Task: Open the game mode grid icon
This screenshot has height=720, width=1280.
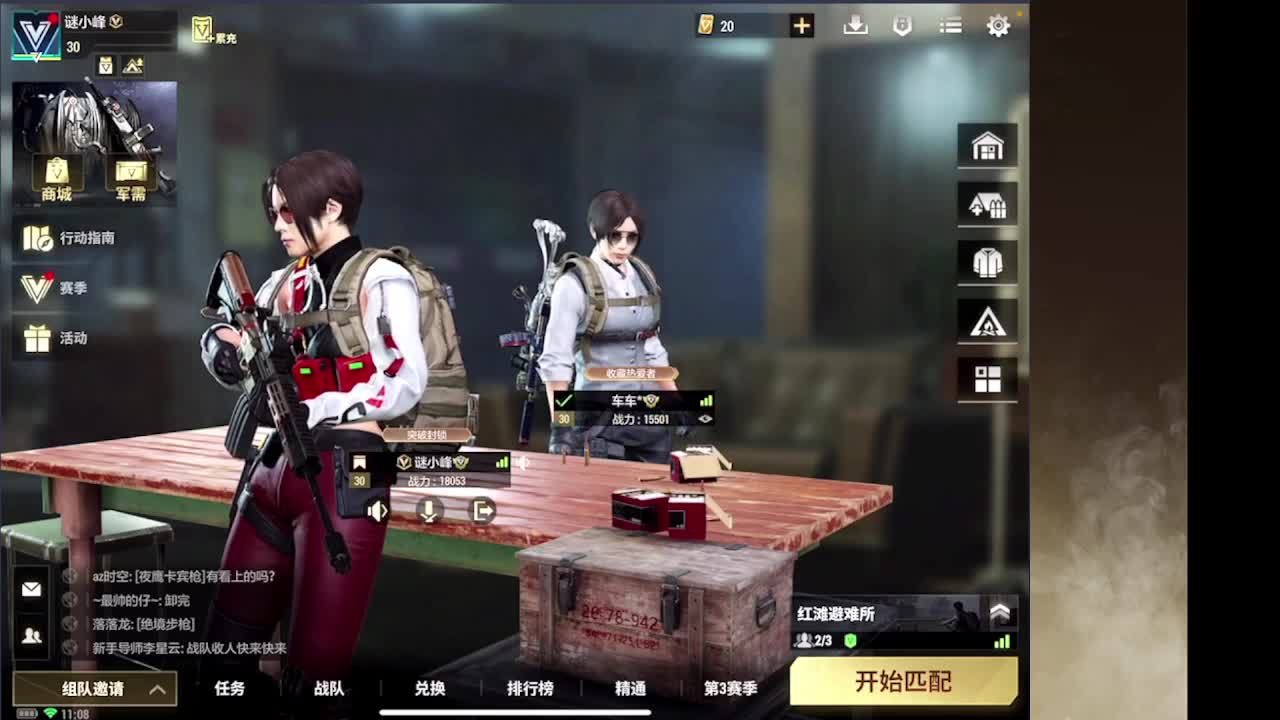Action: [x=987, y=379]
